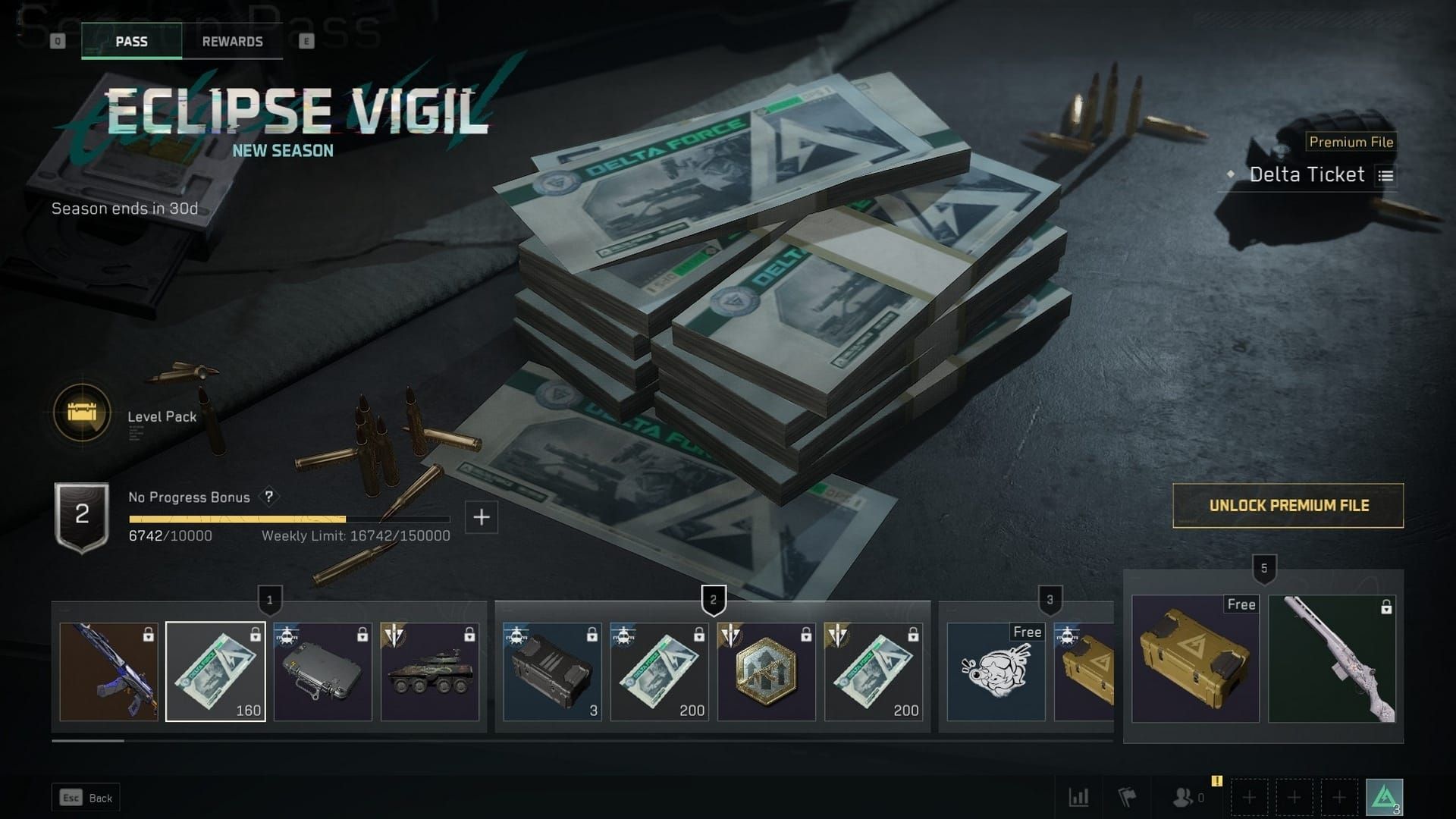Image resolution: width=1456 pixels, height=819 pixels.
Task: Click the middle empty squad plus slot
Action: pos(1294,798)
